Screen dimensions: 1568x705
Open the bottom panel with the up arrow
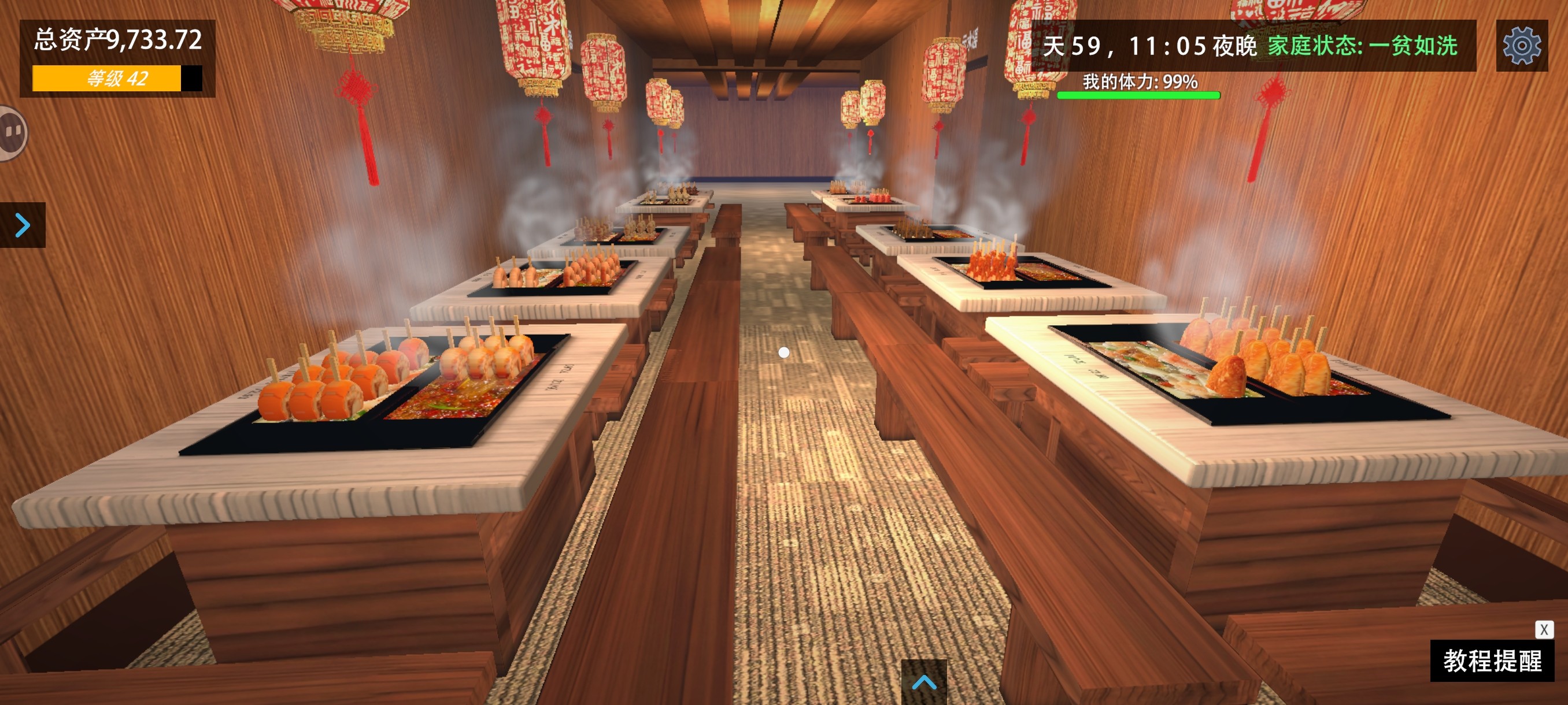[923, 682]
